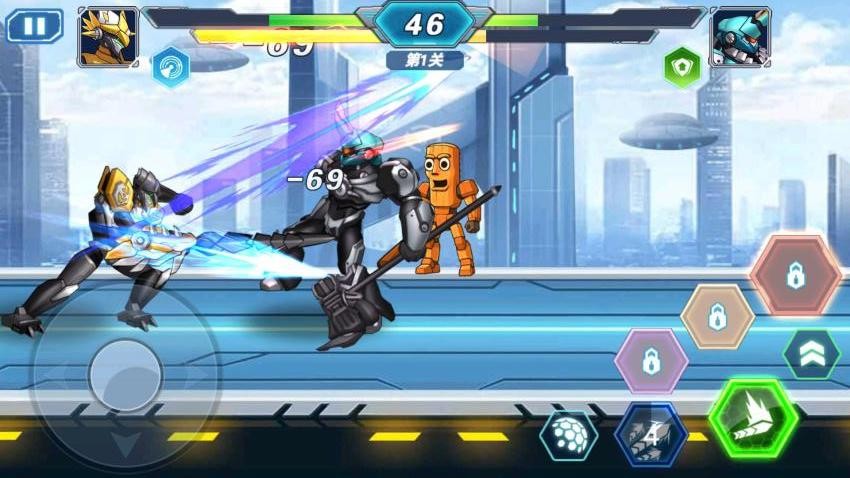Image resolution: width=850 pixels, height=478 pixels.
Task: Select the locked tan hexagon skill
Action: (x=717, y=317)
